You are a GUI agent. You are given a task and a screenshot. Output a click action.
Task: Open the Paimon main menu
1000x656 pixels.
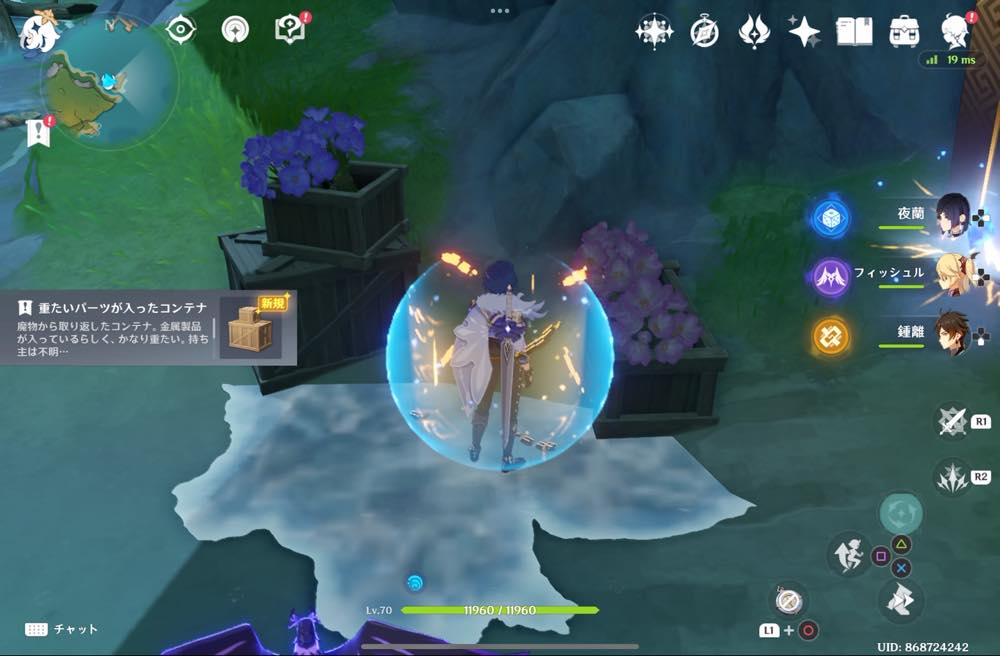pos(41,30)
